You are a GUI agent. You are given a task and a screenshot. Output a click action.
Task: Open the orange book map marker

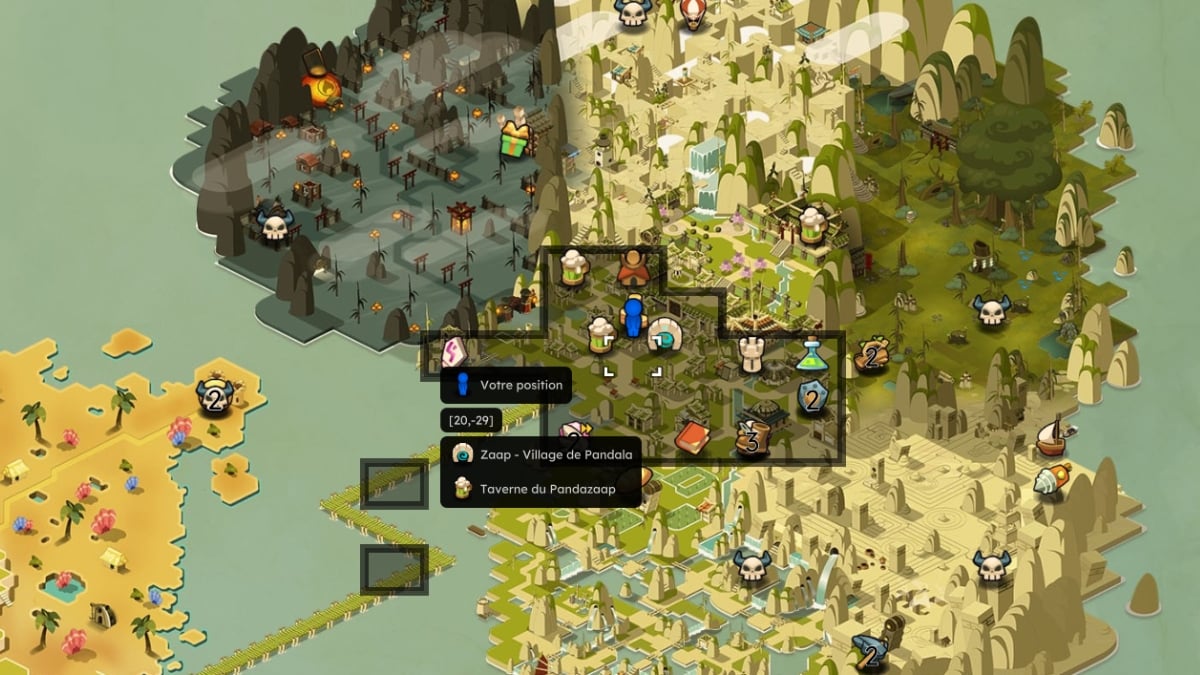(x=692, y=436)
